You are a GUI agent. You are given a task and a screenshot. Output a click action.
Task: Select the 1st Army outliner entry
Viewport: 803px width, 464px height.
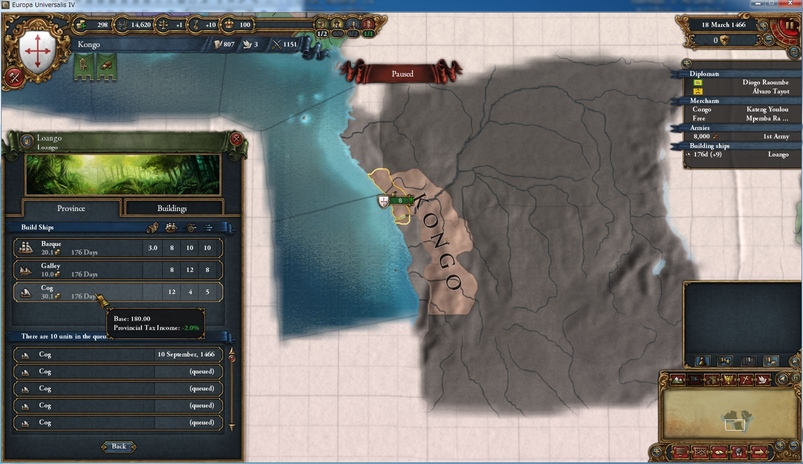(740, 137)
